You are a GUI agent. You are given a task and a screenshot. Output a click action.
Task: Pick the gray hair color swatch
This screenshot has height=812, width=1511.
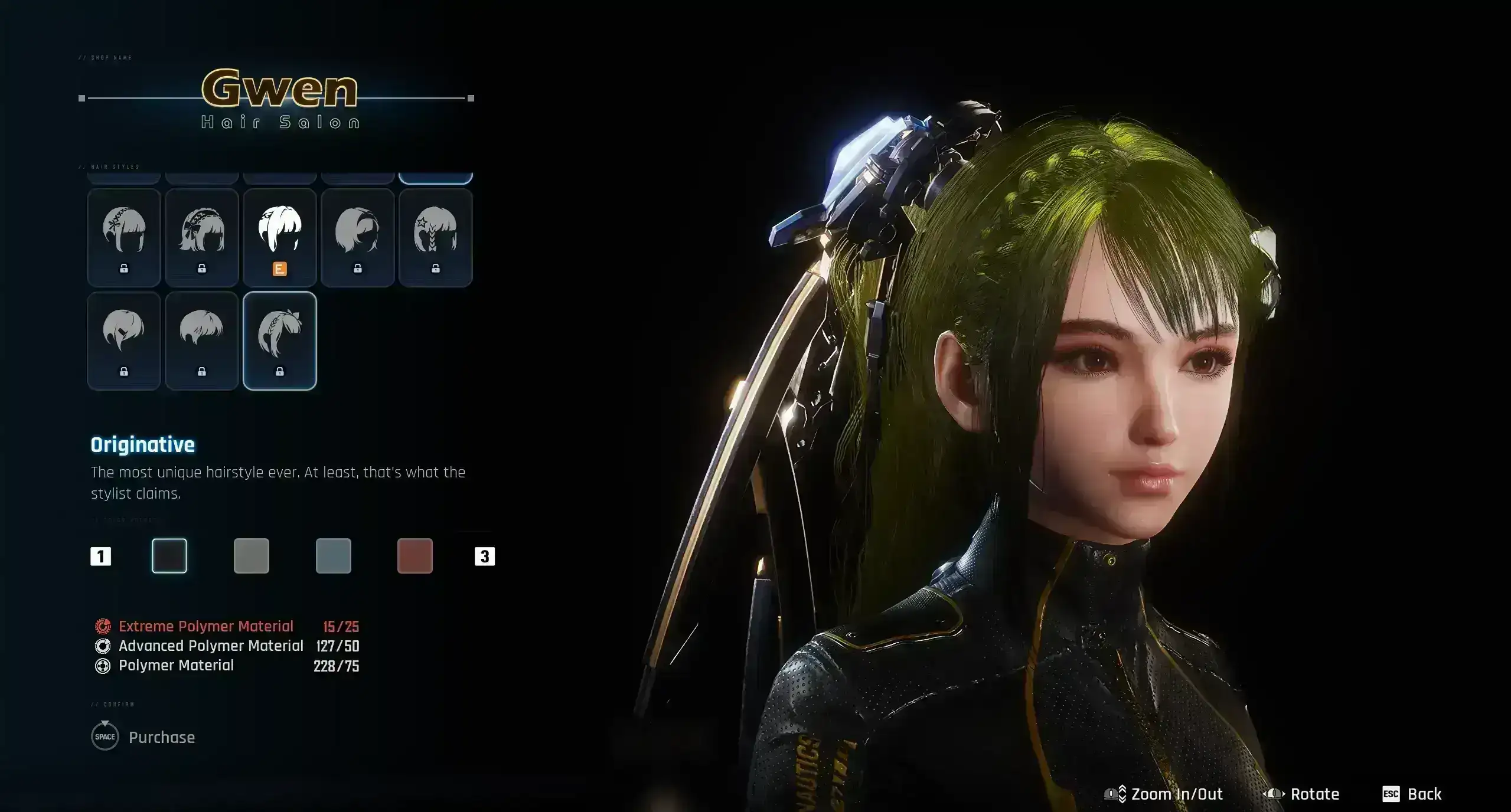click(252, 556)
